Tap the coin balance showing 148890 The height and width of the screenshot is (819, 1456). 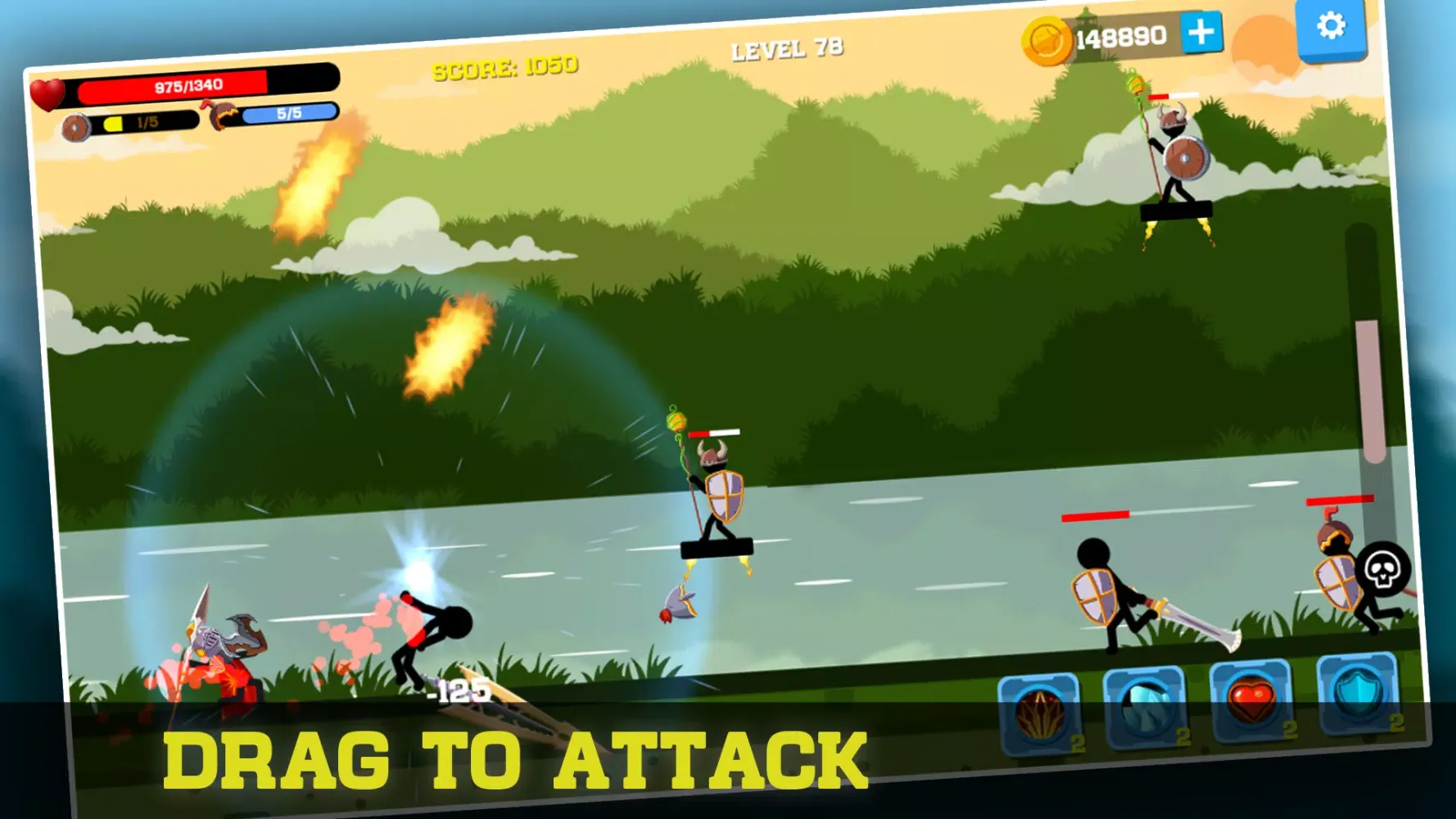[x=1123, y=36]
